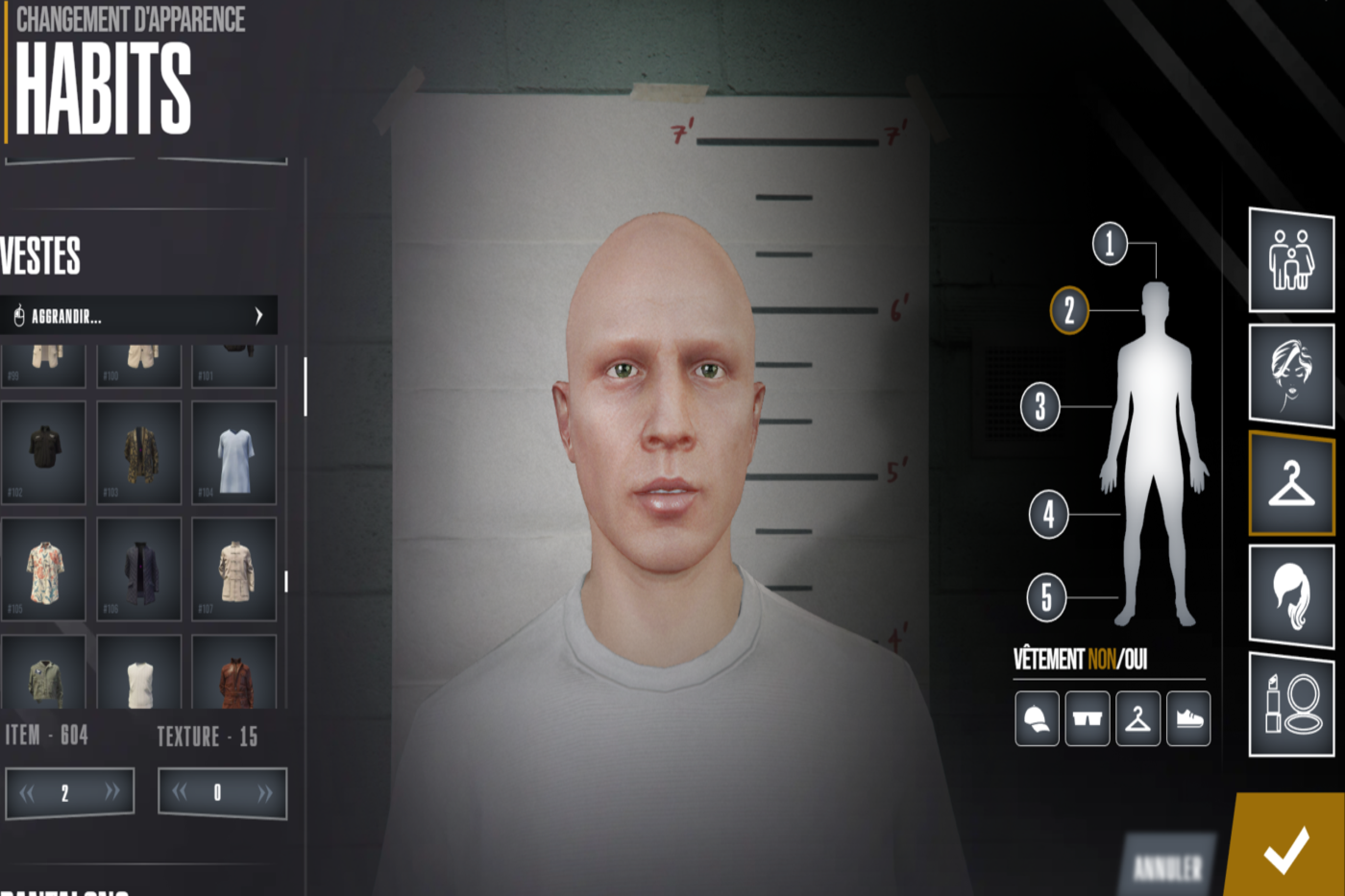Expand the Vestes list with Aggrandir
Image resolution: width=1345 pixels, height=896 pixels.
(139, 316)
